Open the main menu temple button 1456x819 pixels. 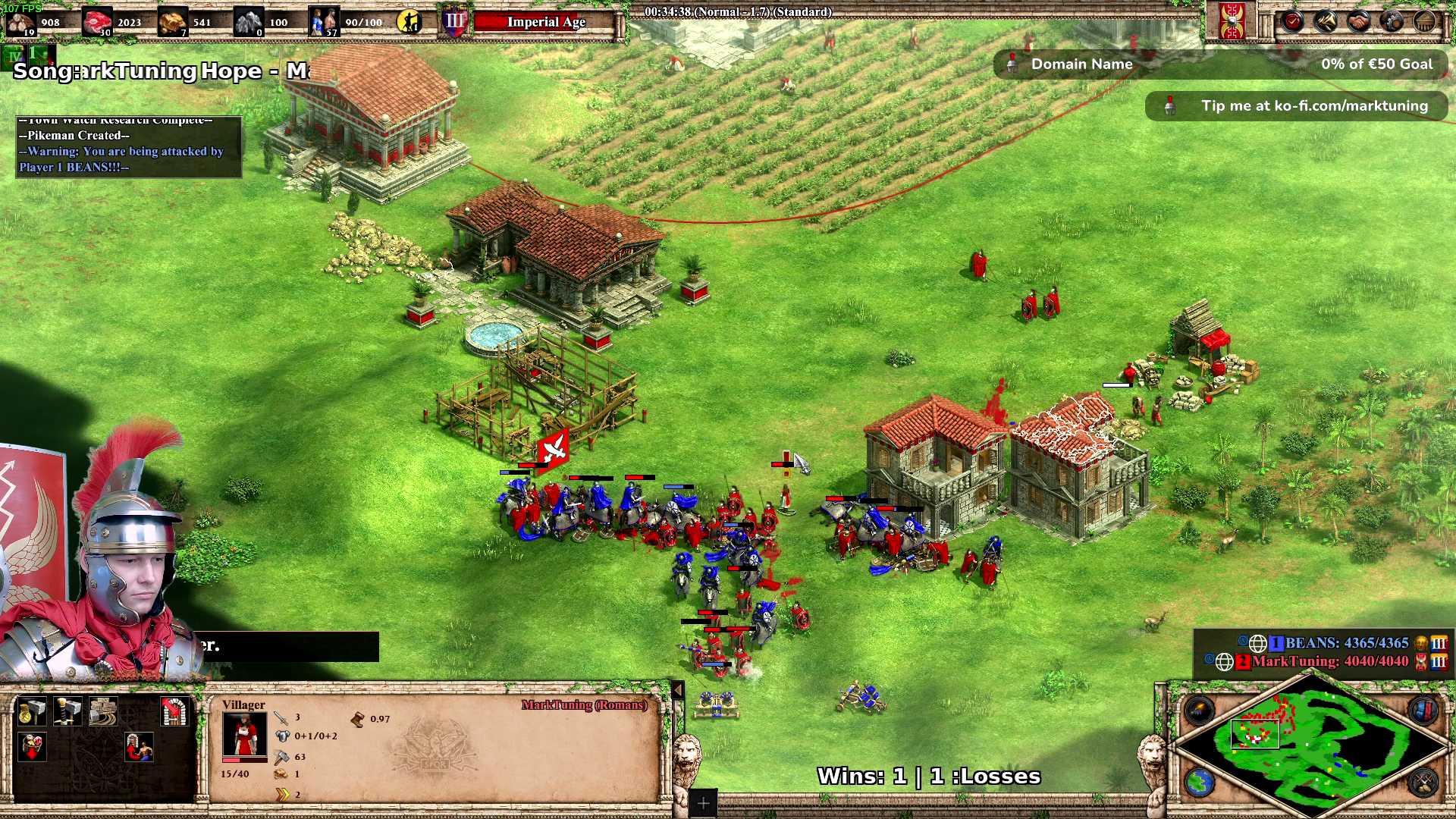point(1425,21)
